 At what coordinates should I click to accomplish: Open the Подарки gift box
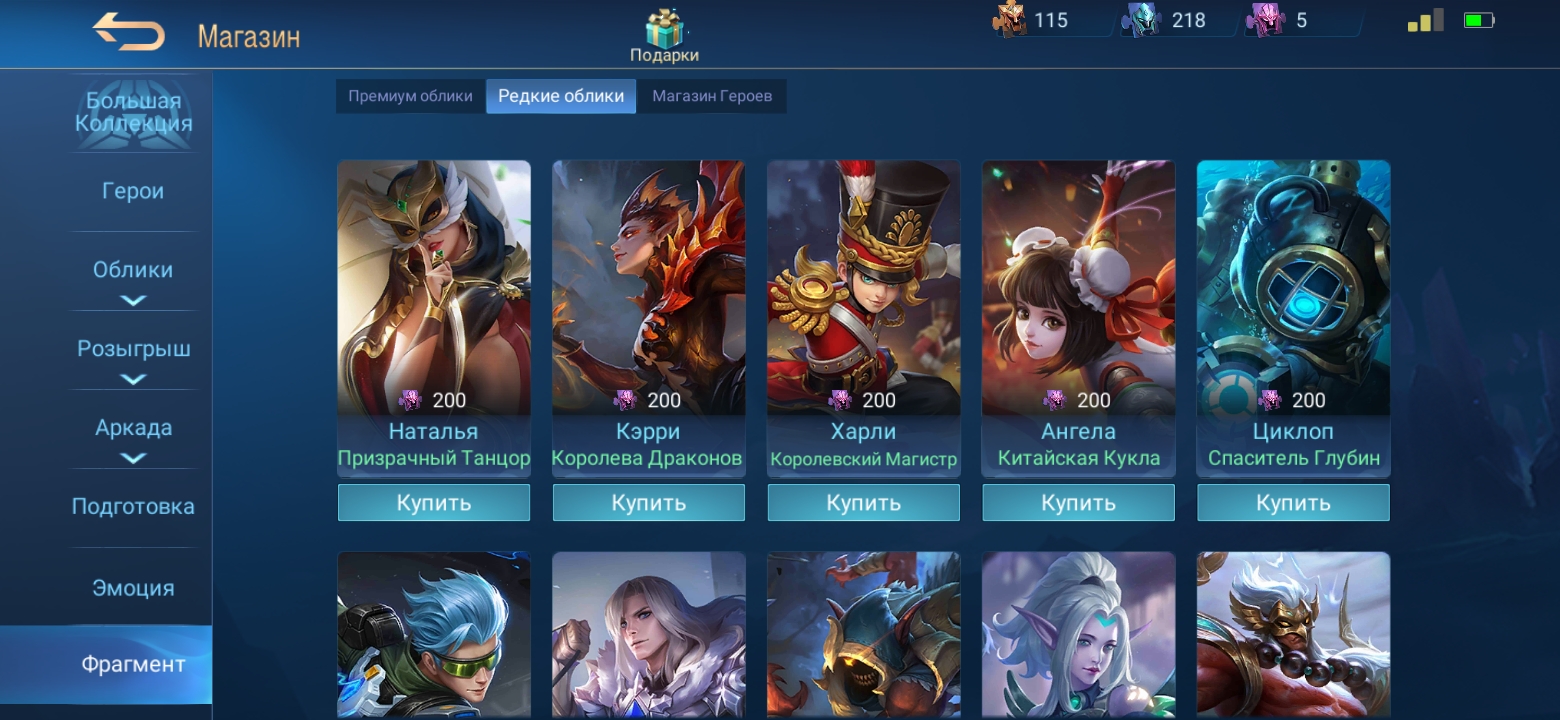pos(663,35)
